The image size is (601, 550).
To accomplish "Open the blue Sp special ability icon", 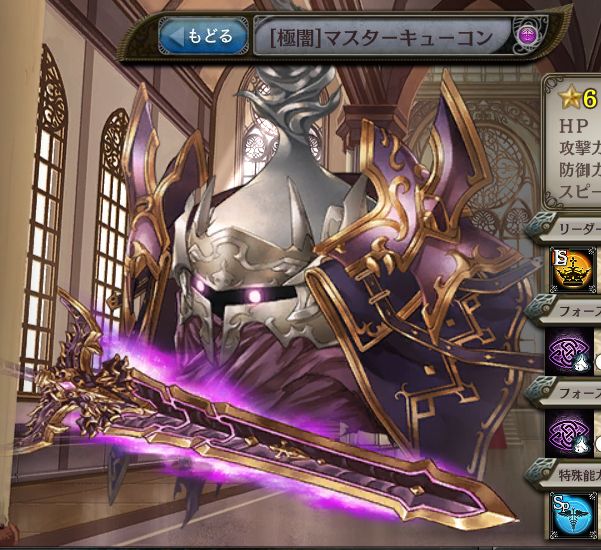I will [x=569, y=511].
